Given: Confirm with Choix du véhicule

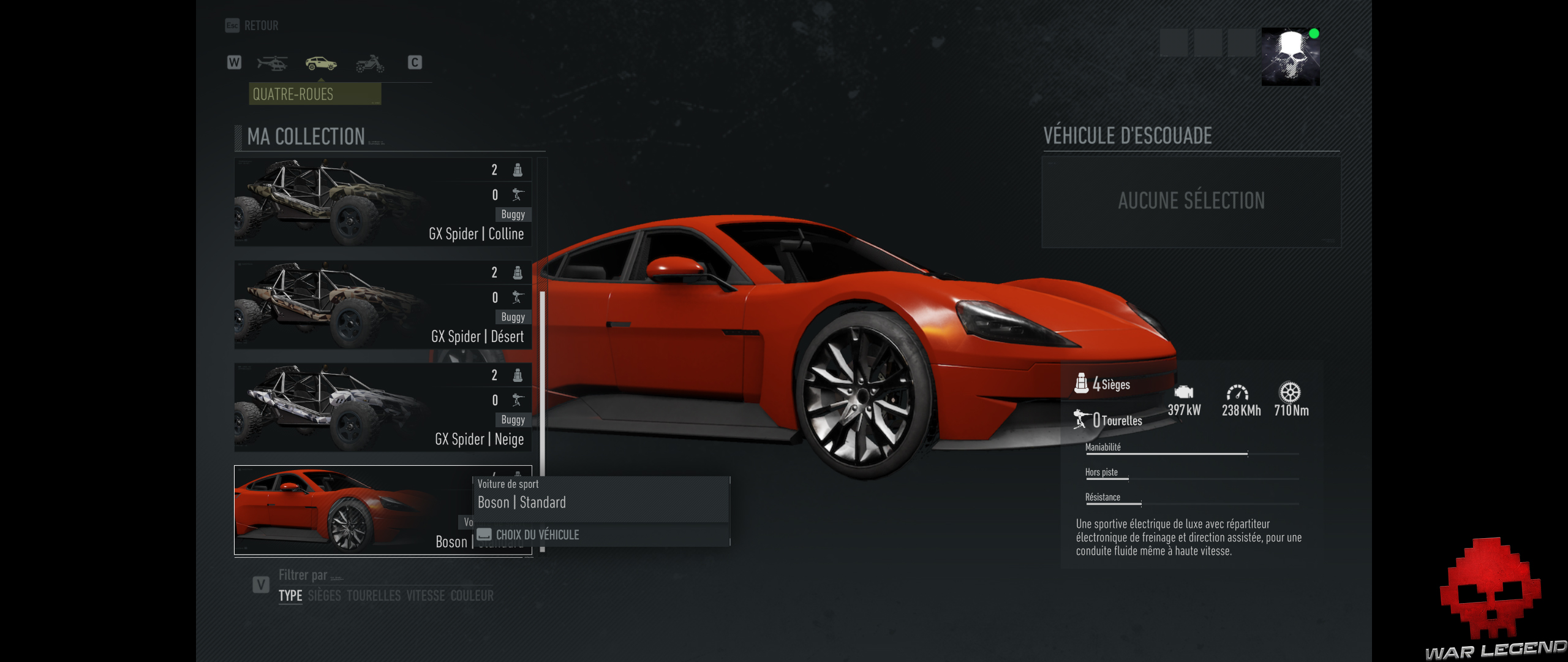Looking at the screenshot, I should 537,535.
